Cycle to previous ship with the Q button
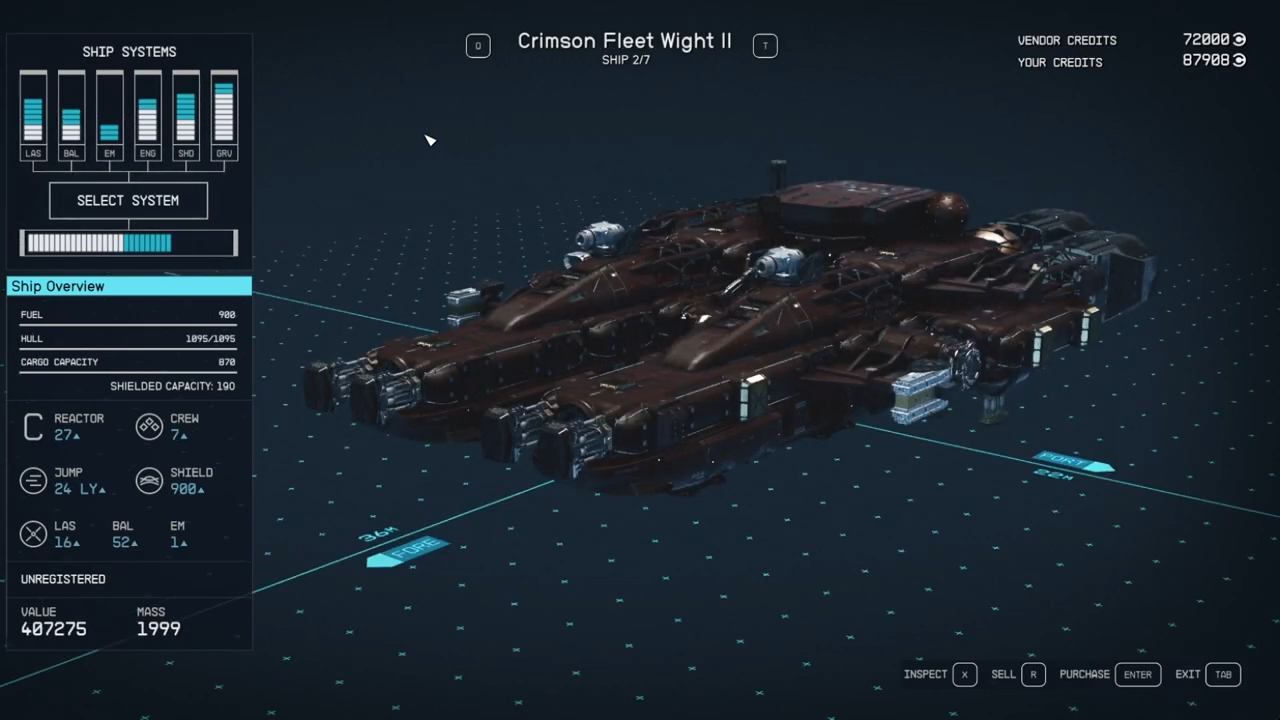 click(x=478, y=45)
